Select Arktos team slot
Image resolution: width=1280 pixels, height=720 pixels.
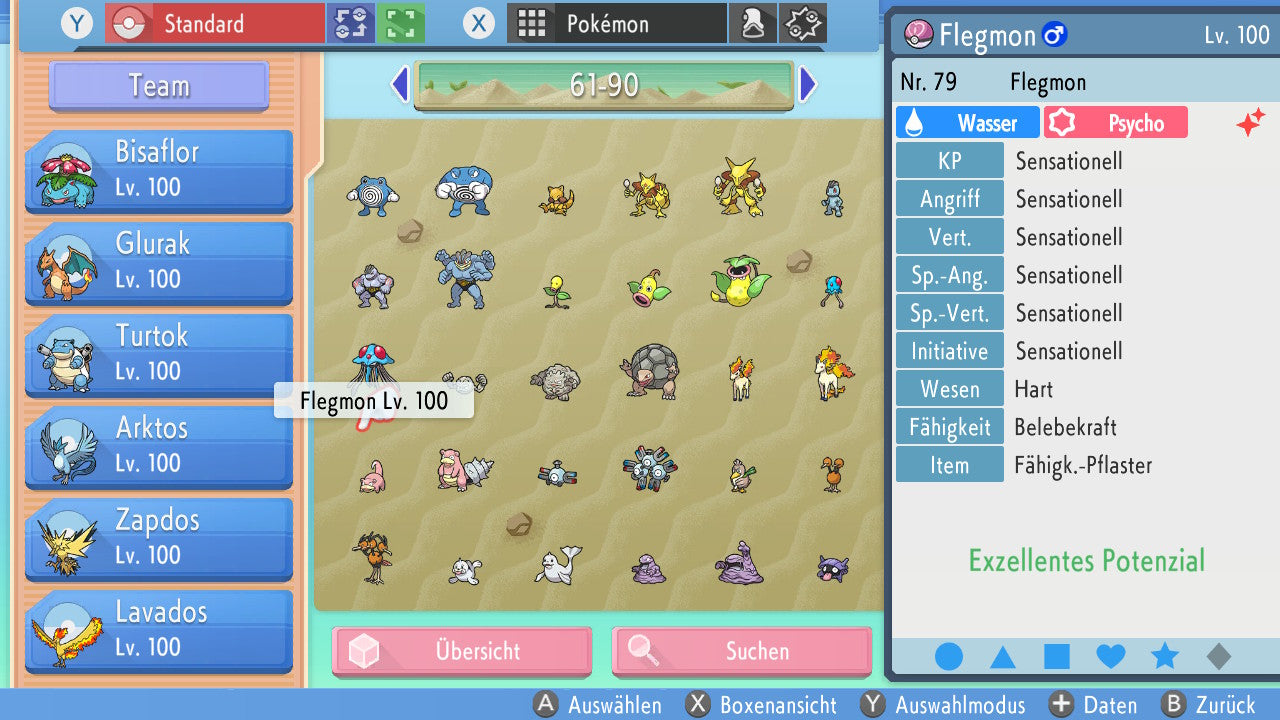coord(160,446)
